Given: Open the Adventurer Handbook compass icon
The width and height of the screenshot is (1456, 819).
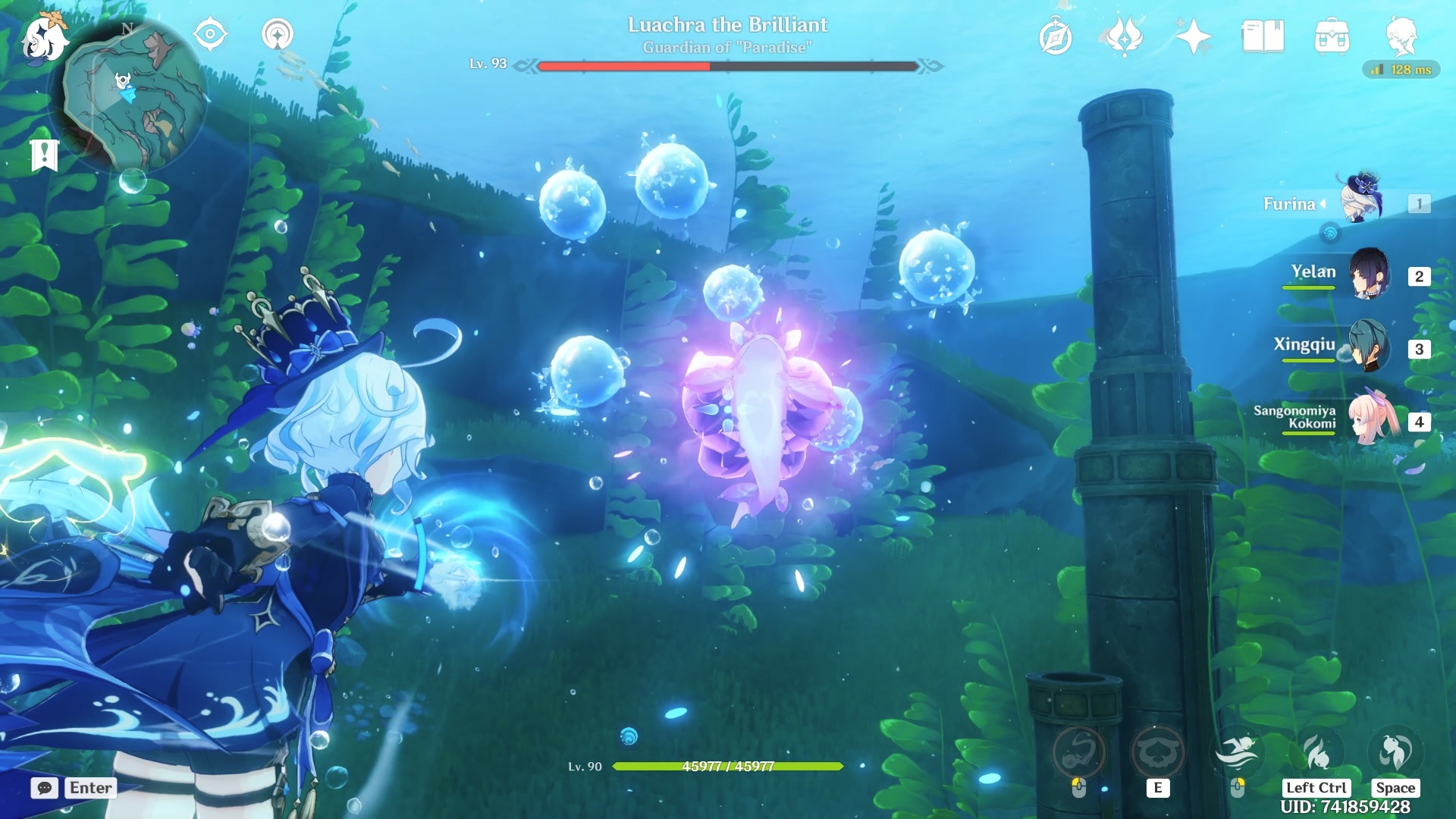Looking at the screenshot, I should pyautogui.click(x=1057, y=34).
